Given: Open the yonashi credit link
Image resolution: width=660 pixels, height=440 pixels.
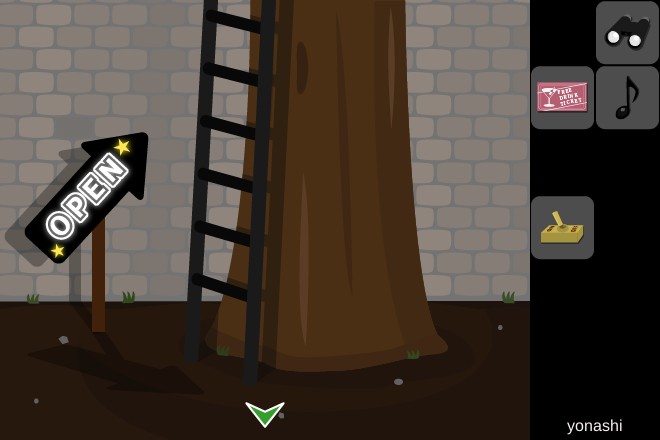Looking at the screenshot, I should pyautogui.click(x=594, y=425).
